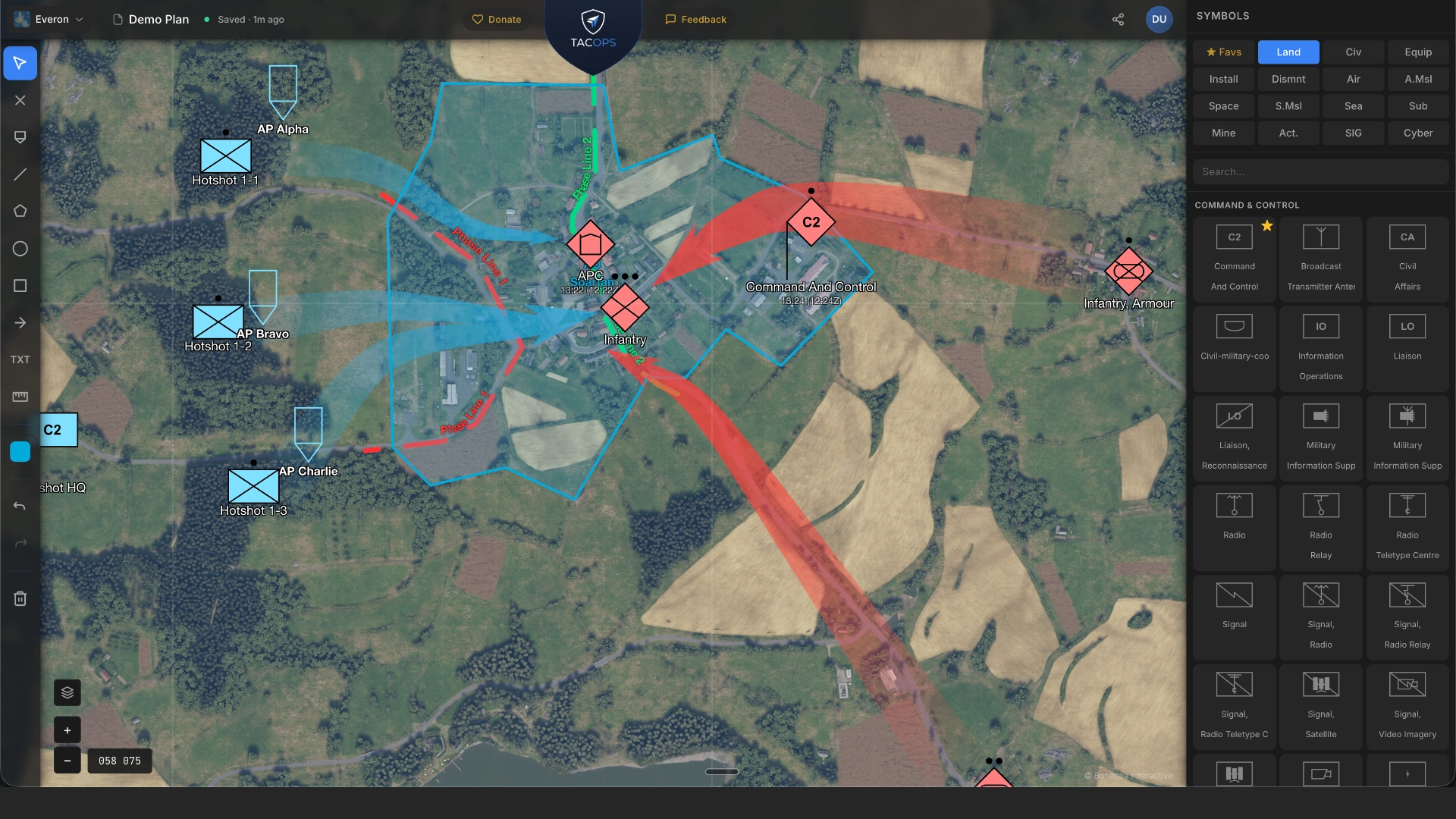Viewport: 1456px width, 819px height.
Task: Select the measurement ruler tool
Action: (20, 397)
